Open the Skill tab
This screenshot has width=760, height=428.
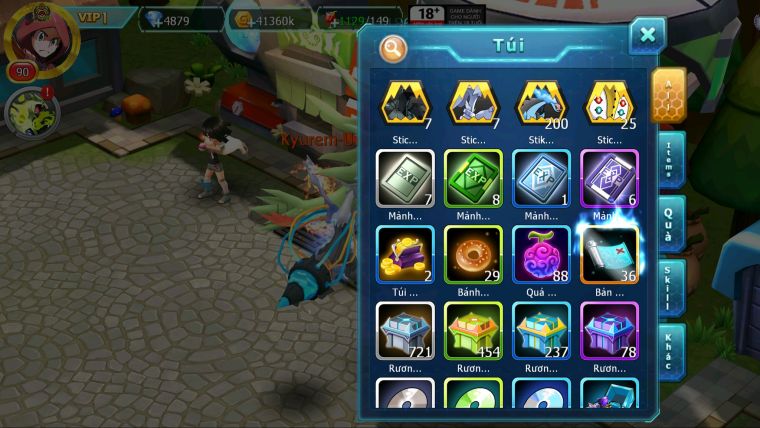(x=668, y=287)
